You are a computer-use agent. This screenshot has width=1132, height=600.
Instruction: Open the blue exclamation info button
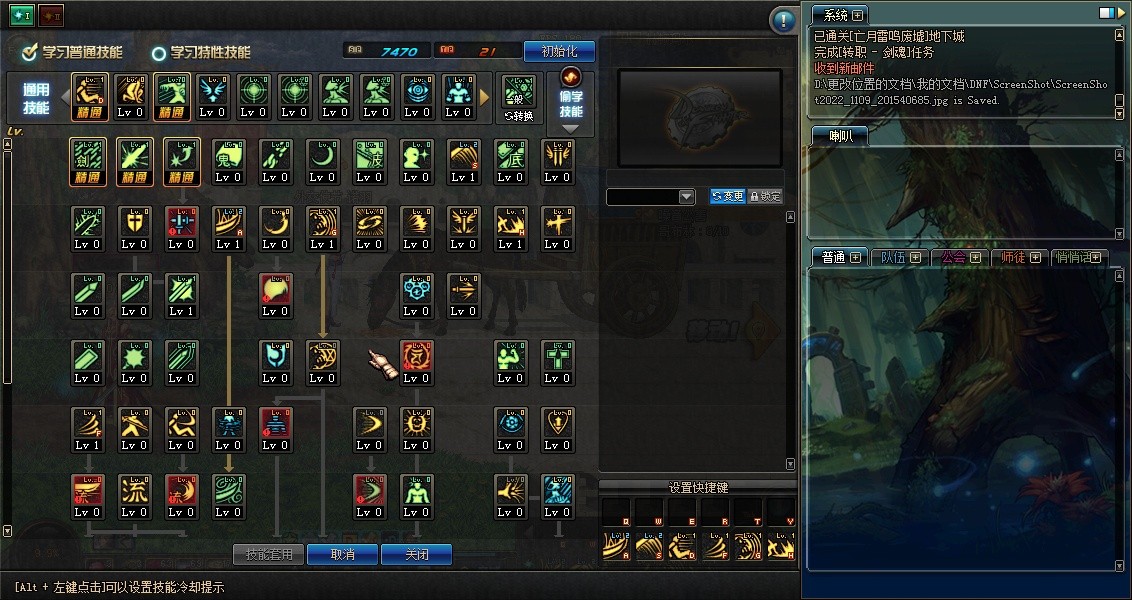pyautogui.click(x=783, y=20)
